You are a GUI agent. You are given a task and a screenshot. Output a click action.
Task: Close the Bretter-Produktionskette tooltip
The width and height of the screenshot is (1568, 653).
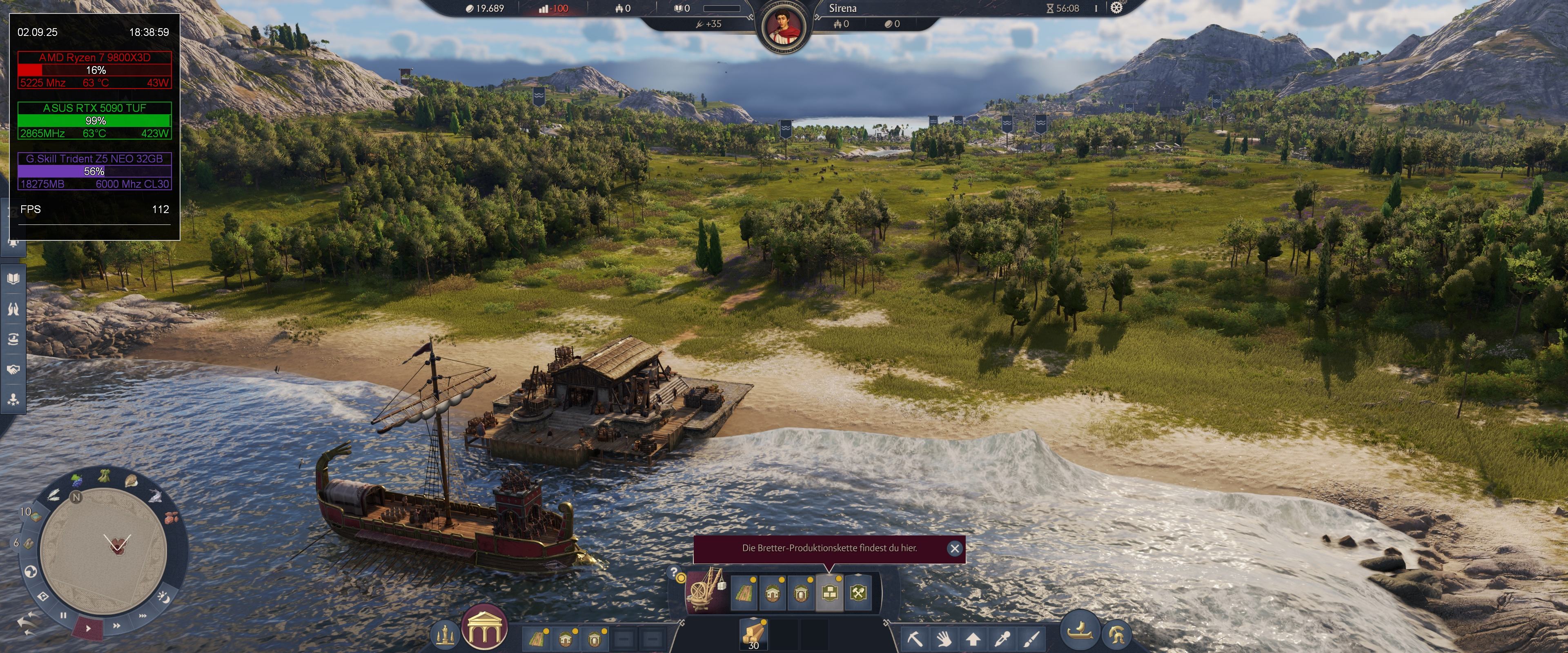[954, 549]
